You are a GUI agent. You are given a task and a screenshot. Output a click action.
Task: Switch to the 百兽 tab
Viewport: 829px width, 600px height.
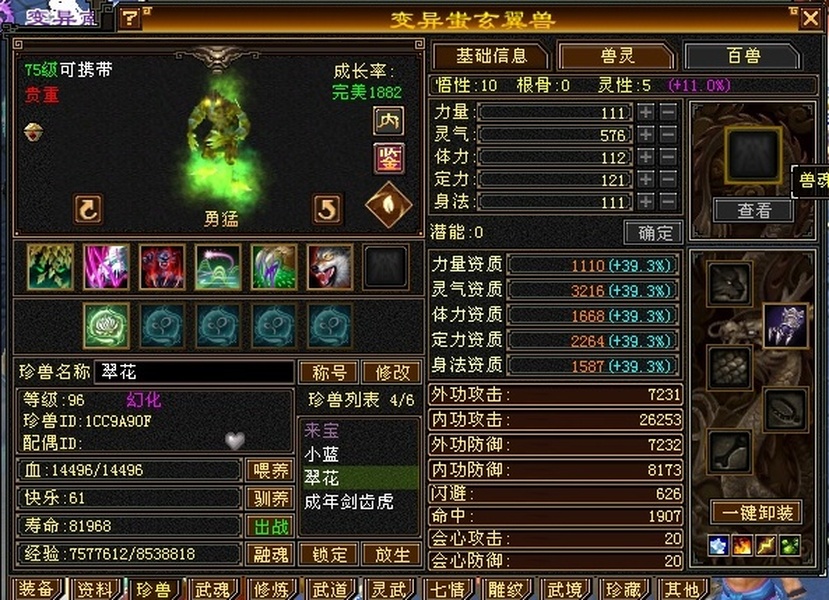(743, 56)
